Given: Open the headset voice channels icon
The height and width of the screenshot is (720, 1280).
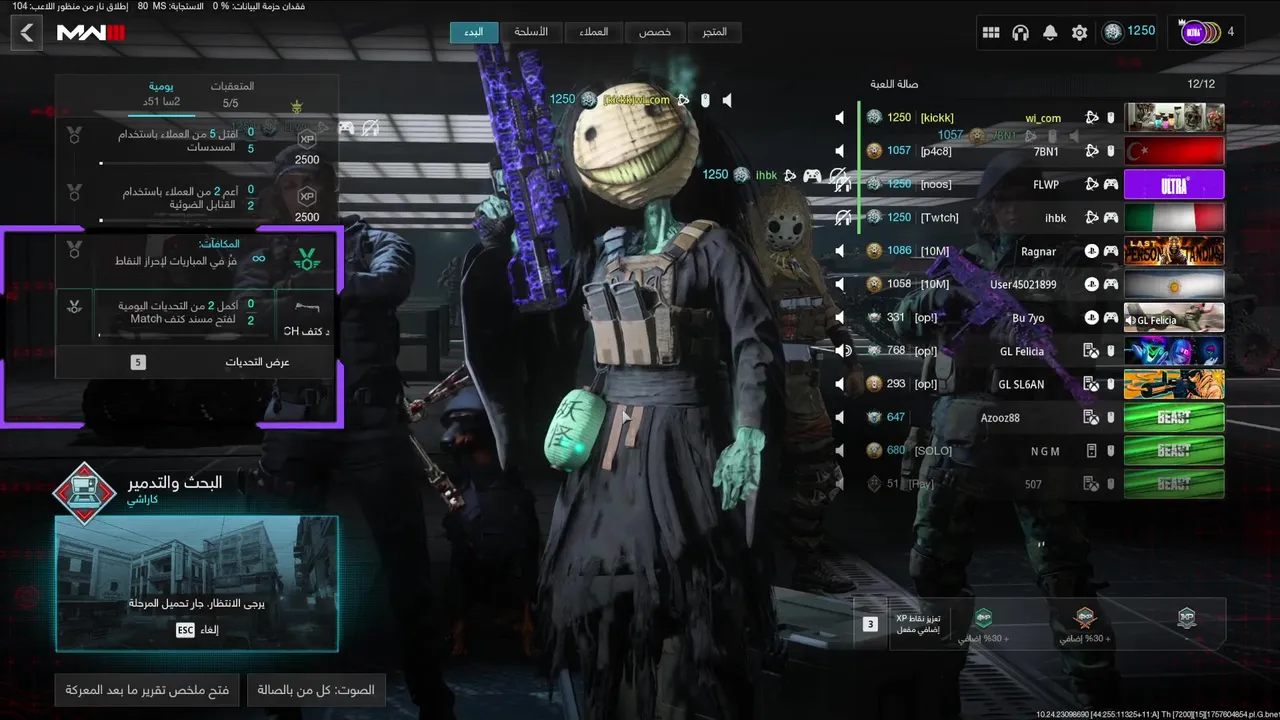Looking at the screenshot, I should [1020, 33].
